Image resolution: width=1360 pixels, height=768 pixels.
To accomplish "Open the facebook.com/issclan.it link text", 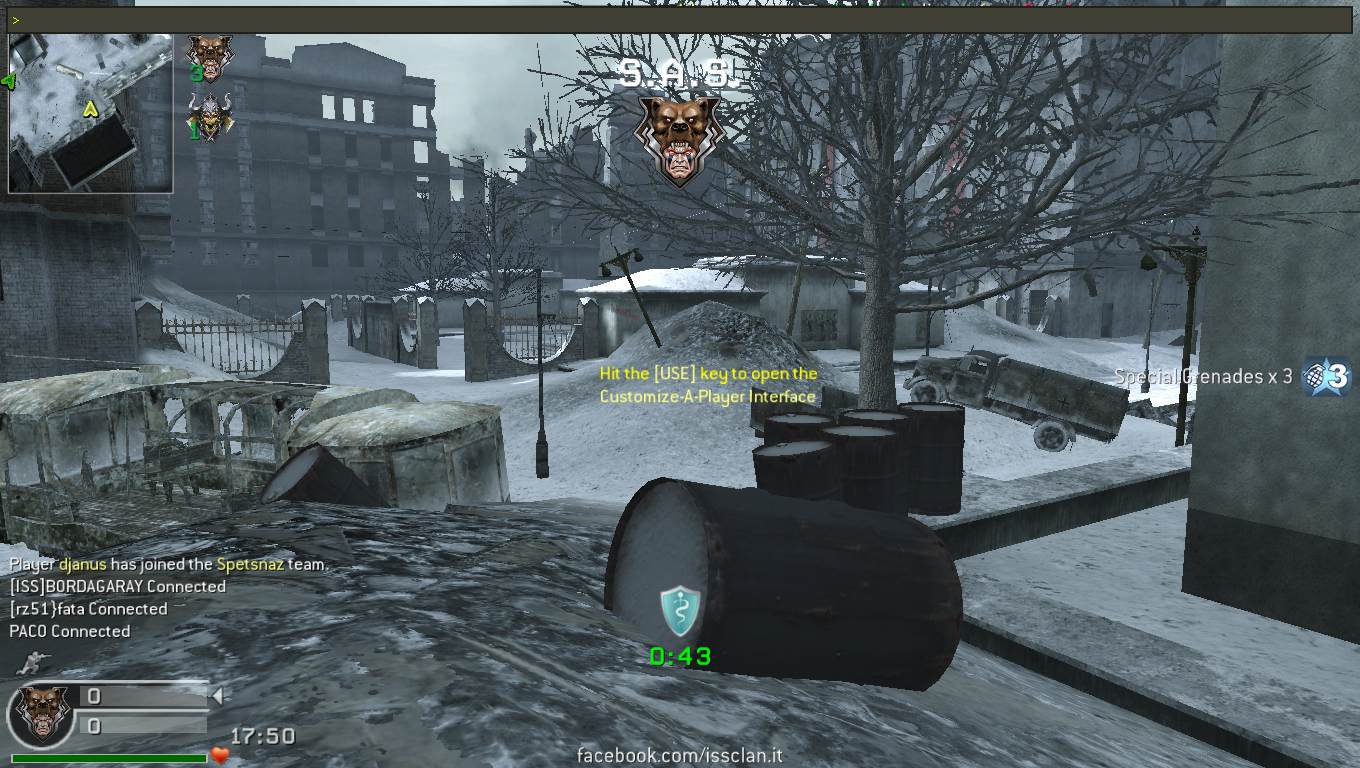I will [x=679, y=757].
